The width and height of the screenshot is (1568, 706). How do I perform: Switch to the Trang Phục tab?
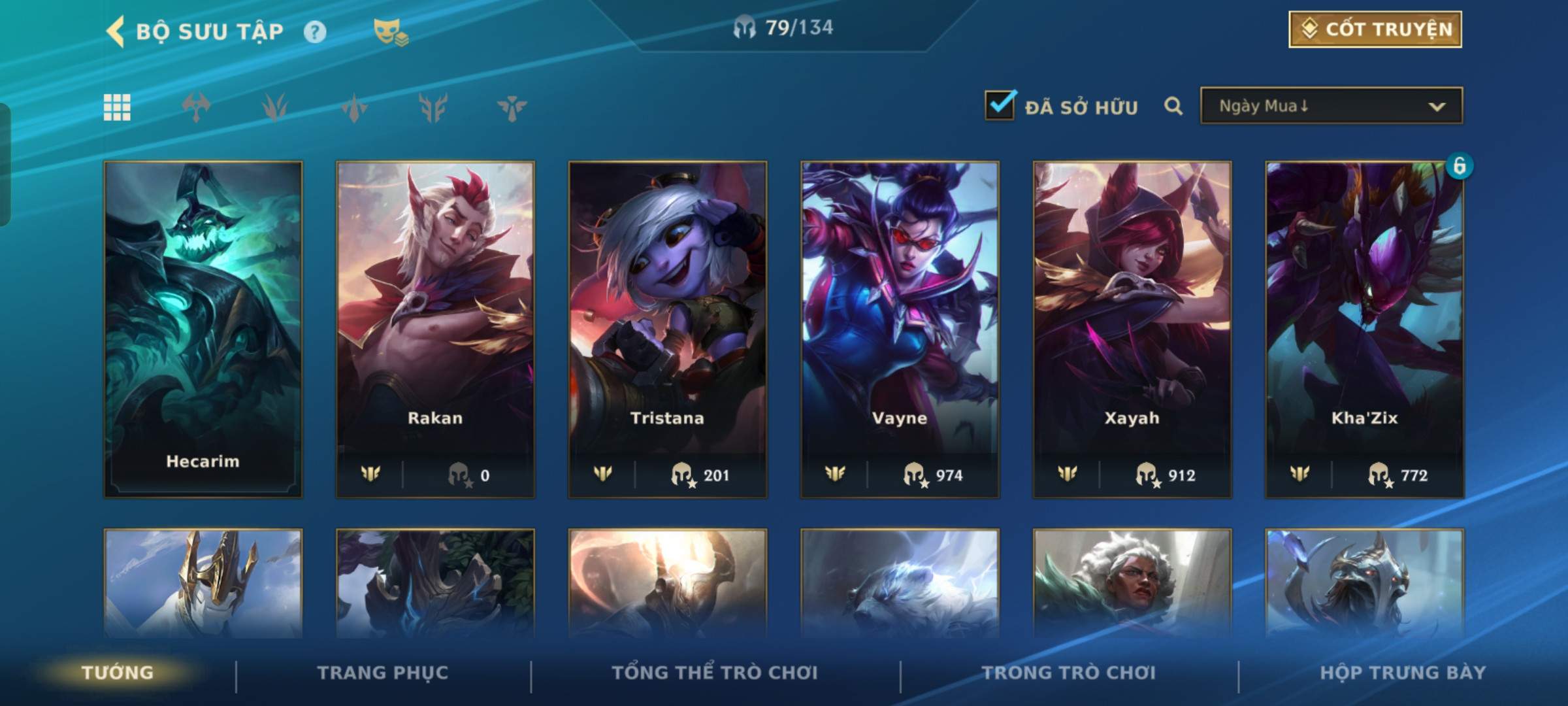click(x=383, y=673)
